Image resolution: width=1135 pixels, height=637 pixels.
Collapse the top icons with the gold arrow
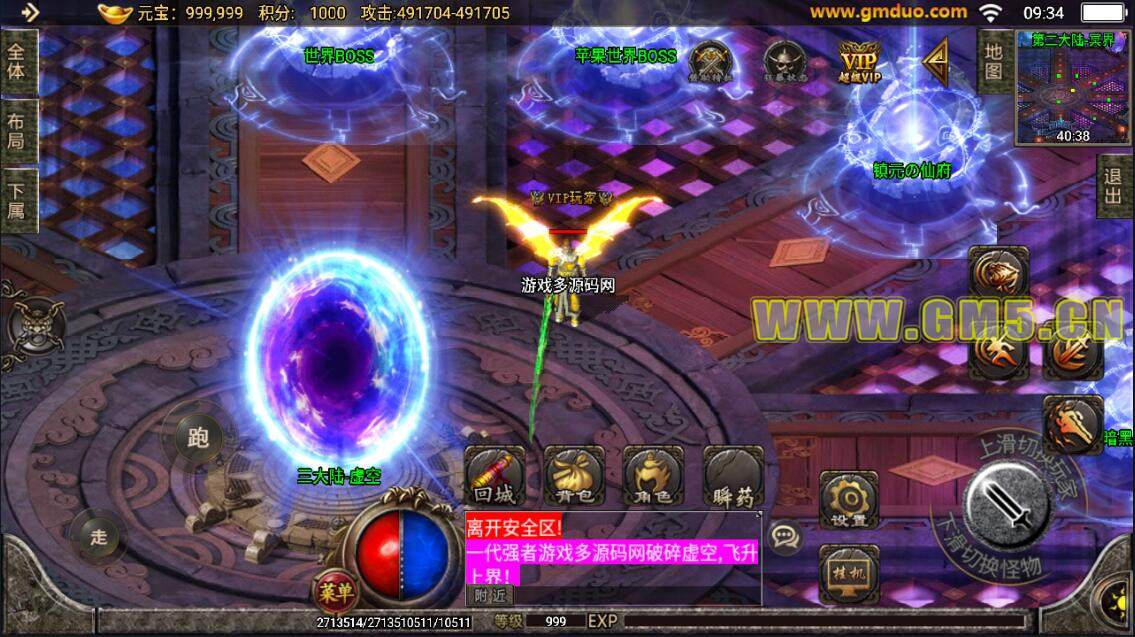[x=936, y=62]
